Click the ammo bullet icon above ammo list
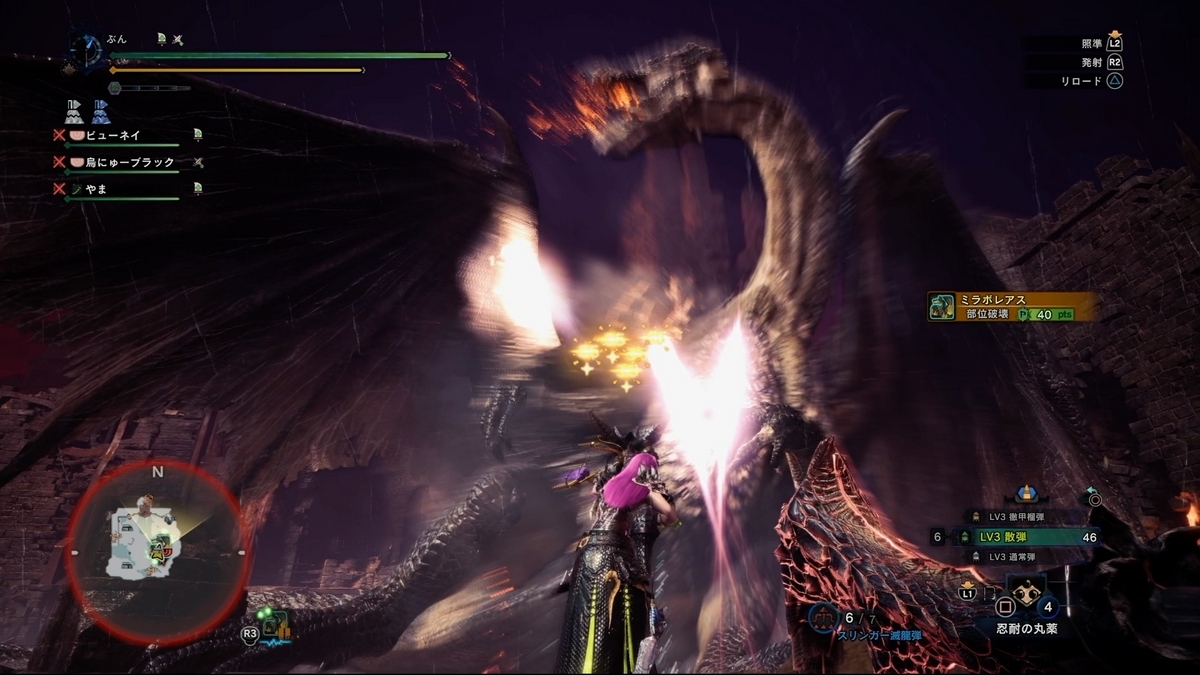The height and width of the screenshot is (675, 1200). (x=1024, y=493)
